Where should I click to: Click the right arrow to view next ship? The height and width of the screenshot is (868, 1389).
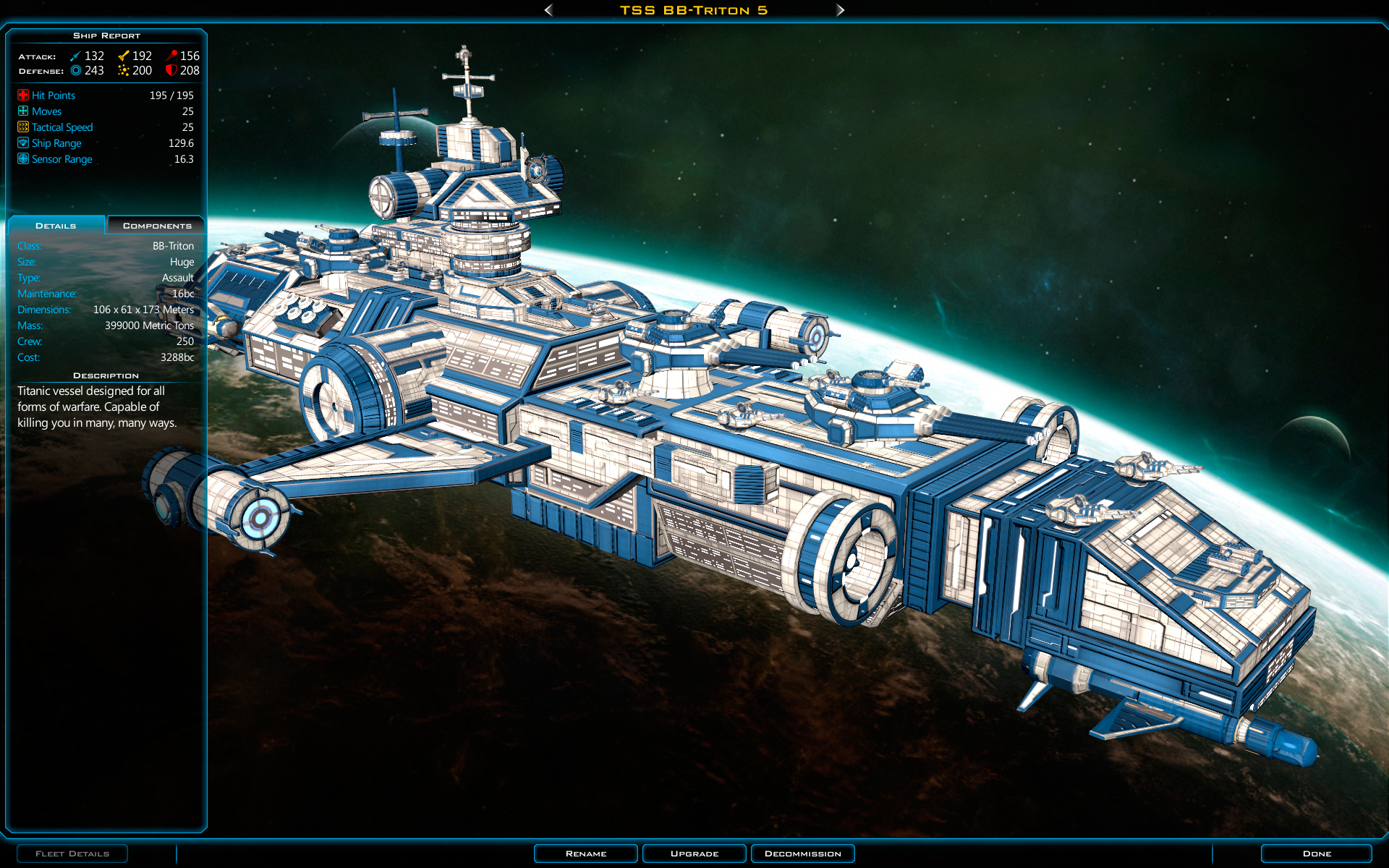pyautogui.click(x=841, y=10)
